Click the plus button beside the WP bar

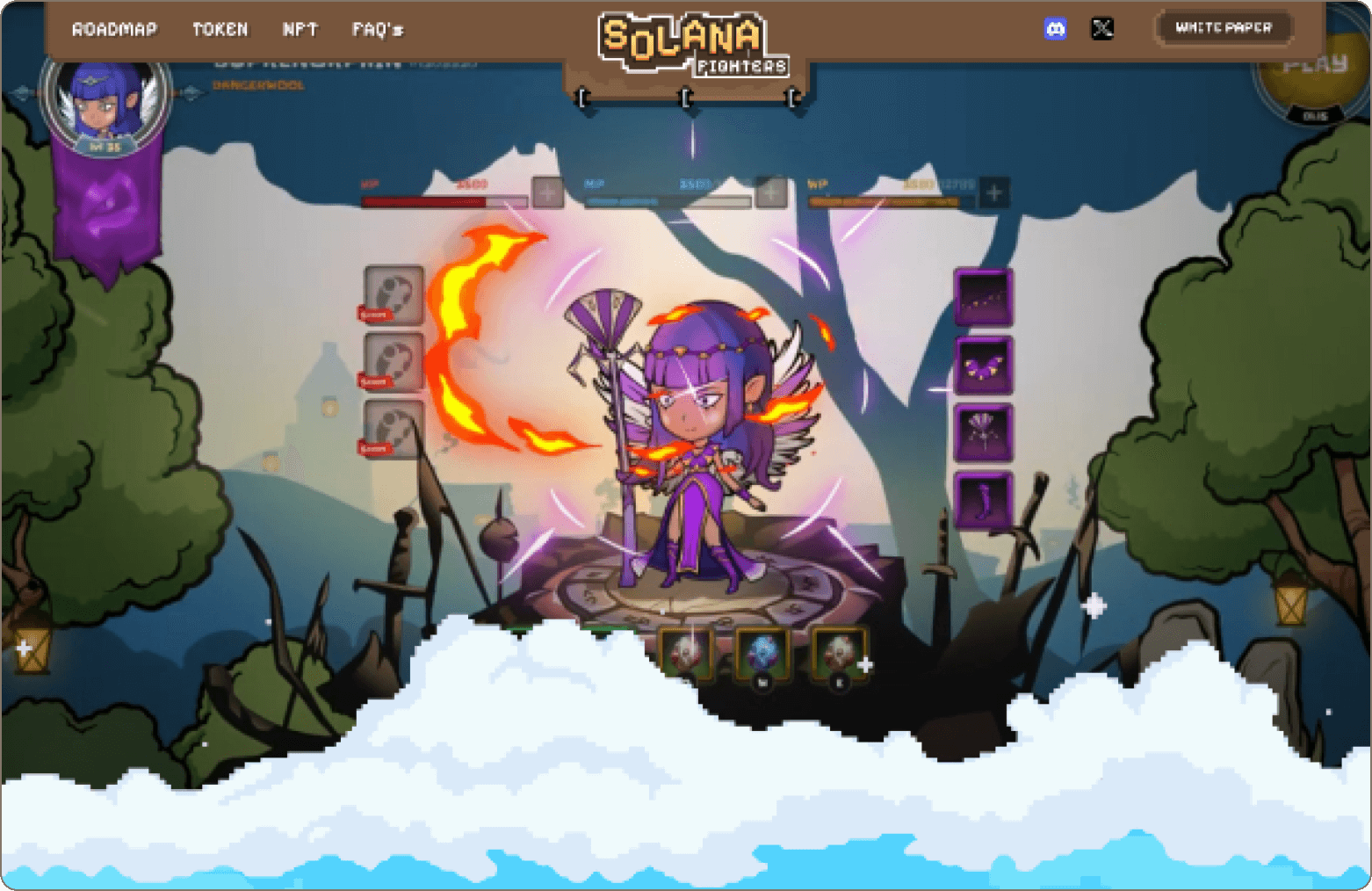993,192
